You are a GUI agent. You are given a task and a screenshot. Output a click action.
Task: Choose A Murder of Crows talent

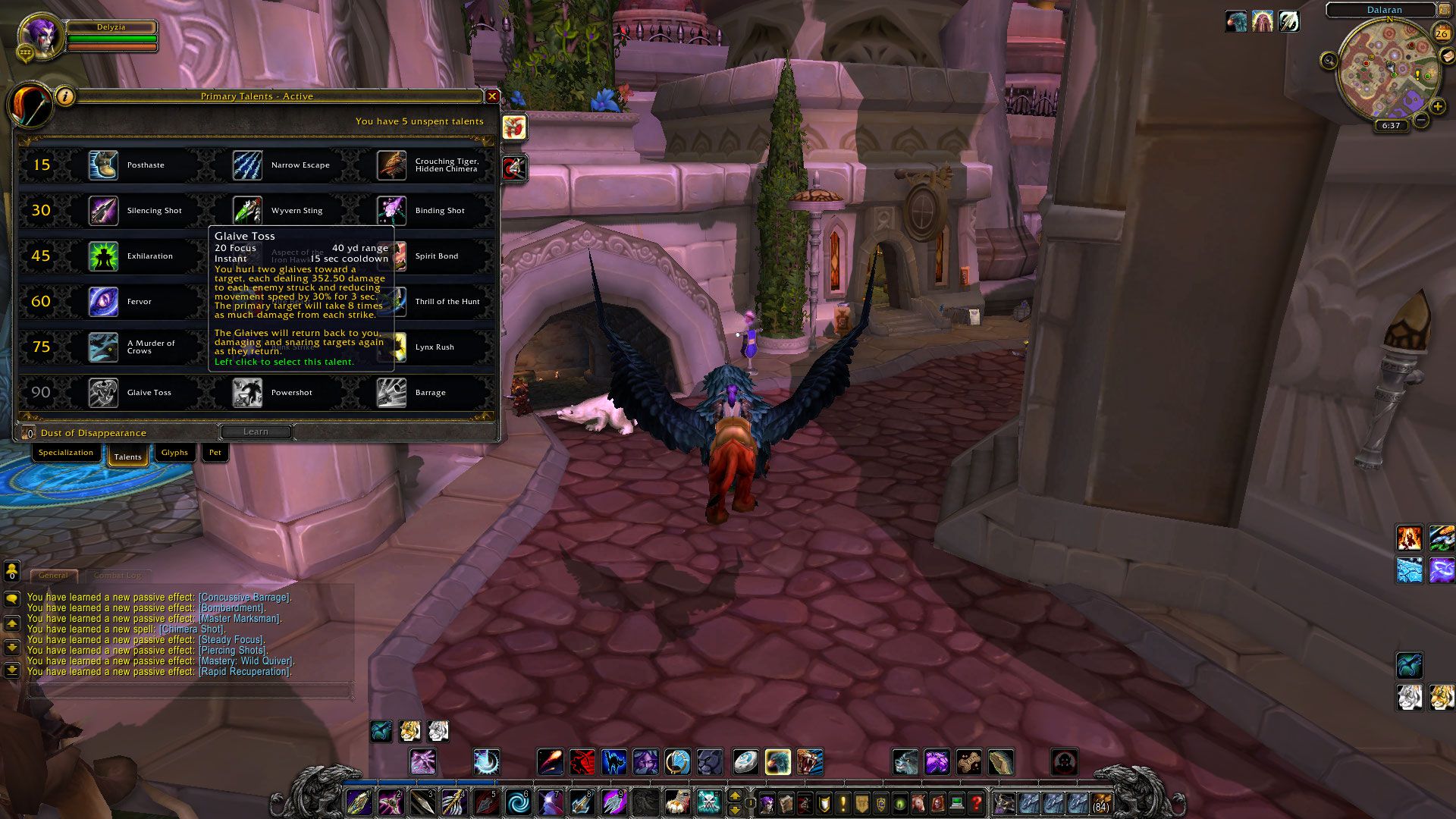click(103, 347)
